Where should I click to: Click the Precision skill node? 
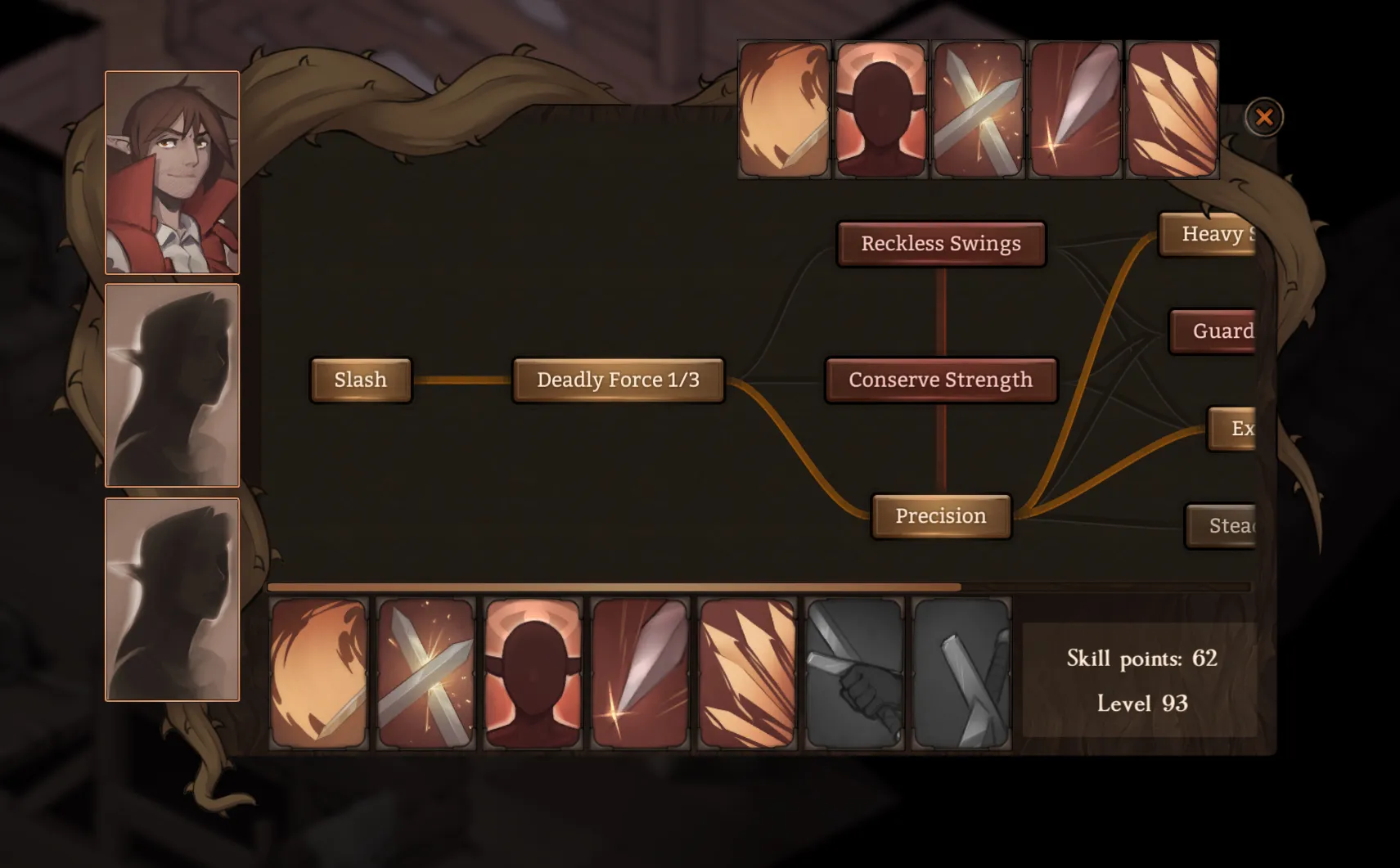tap(941, 516)
